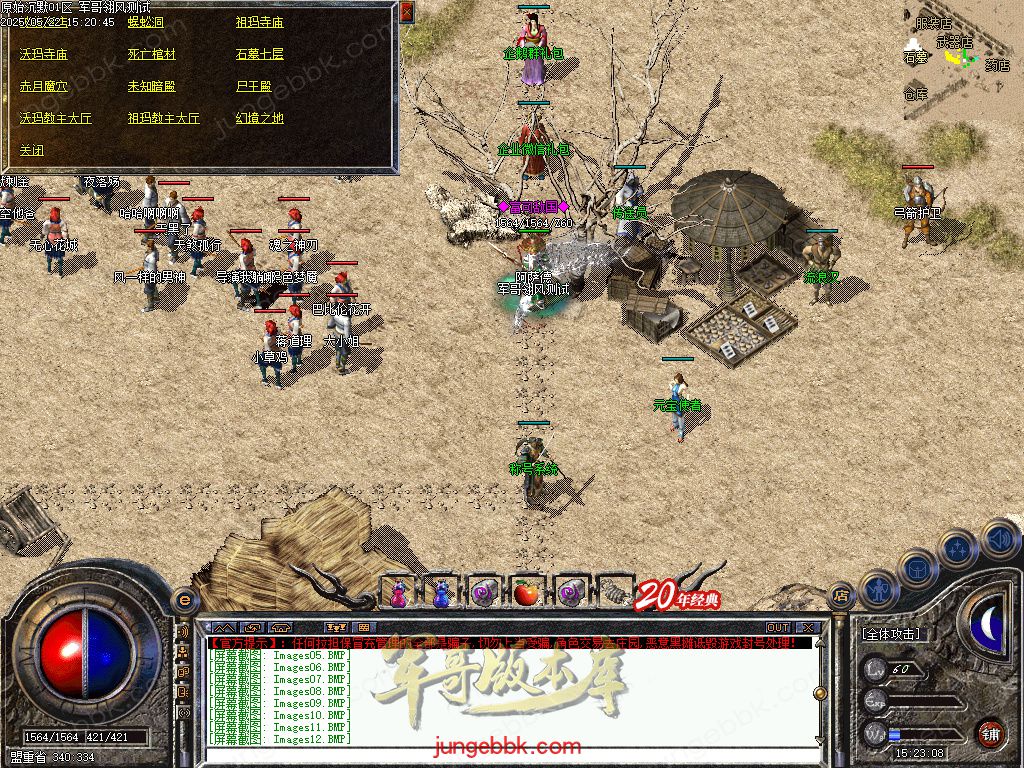Choose the 祖玛寺庙 destination
The width and height of the screenshot is (1024, 768).
click(259, 22)
